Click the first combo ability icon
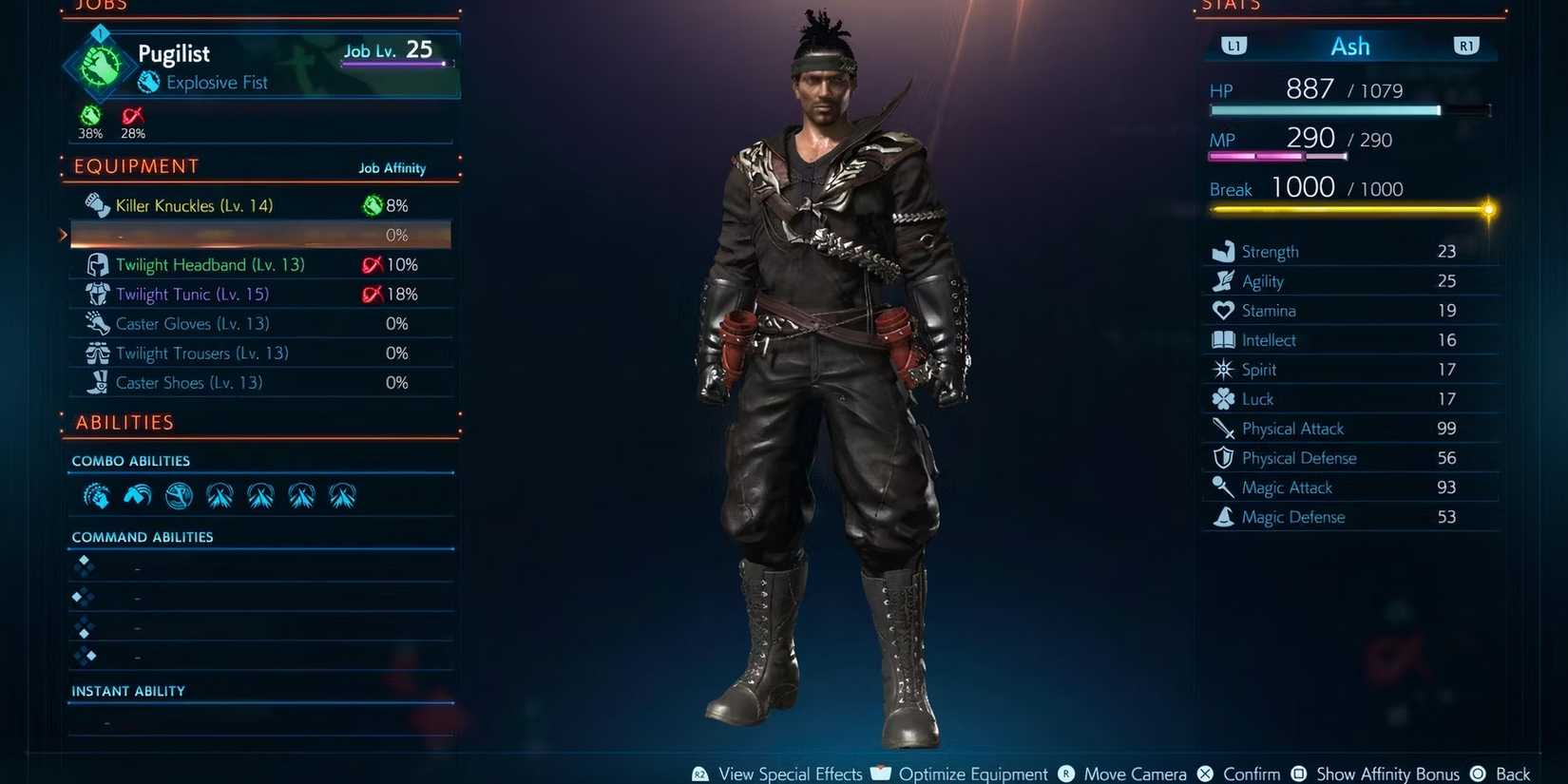The image size is (1568, 784). point(96,495)
